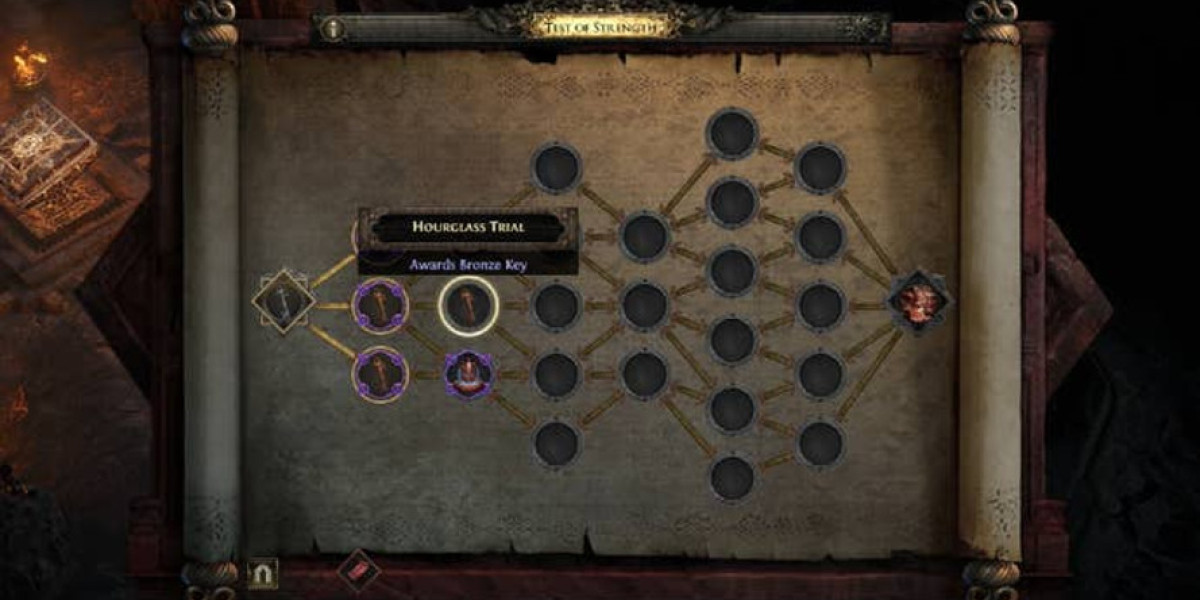Select the highlighted Hourglass Trial node
This screenshot has width=1200, height=600.
pos(469,305)
